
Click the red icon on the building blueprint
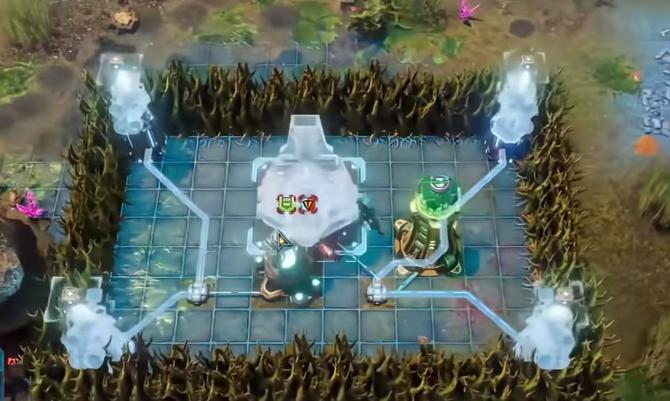(x=308, y=203)
